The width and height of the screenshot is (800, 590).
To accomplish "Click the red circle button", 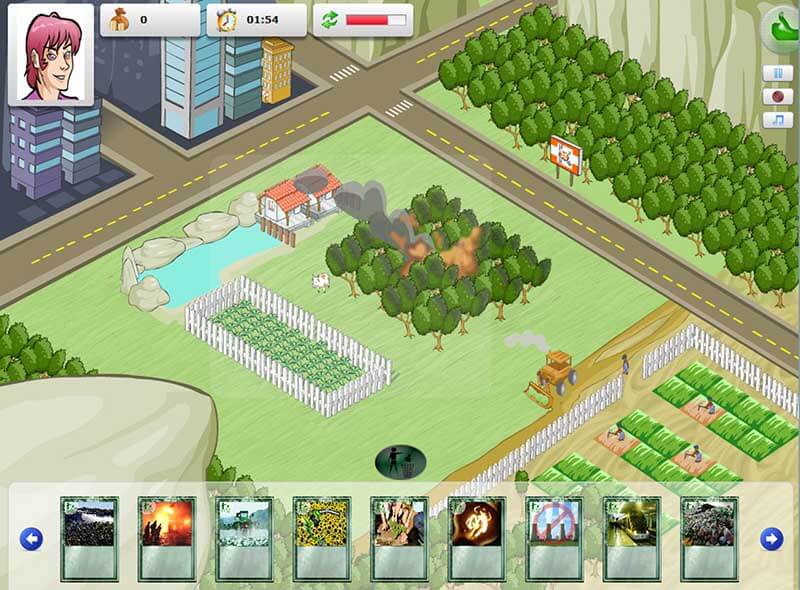I will point(777,97).
